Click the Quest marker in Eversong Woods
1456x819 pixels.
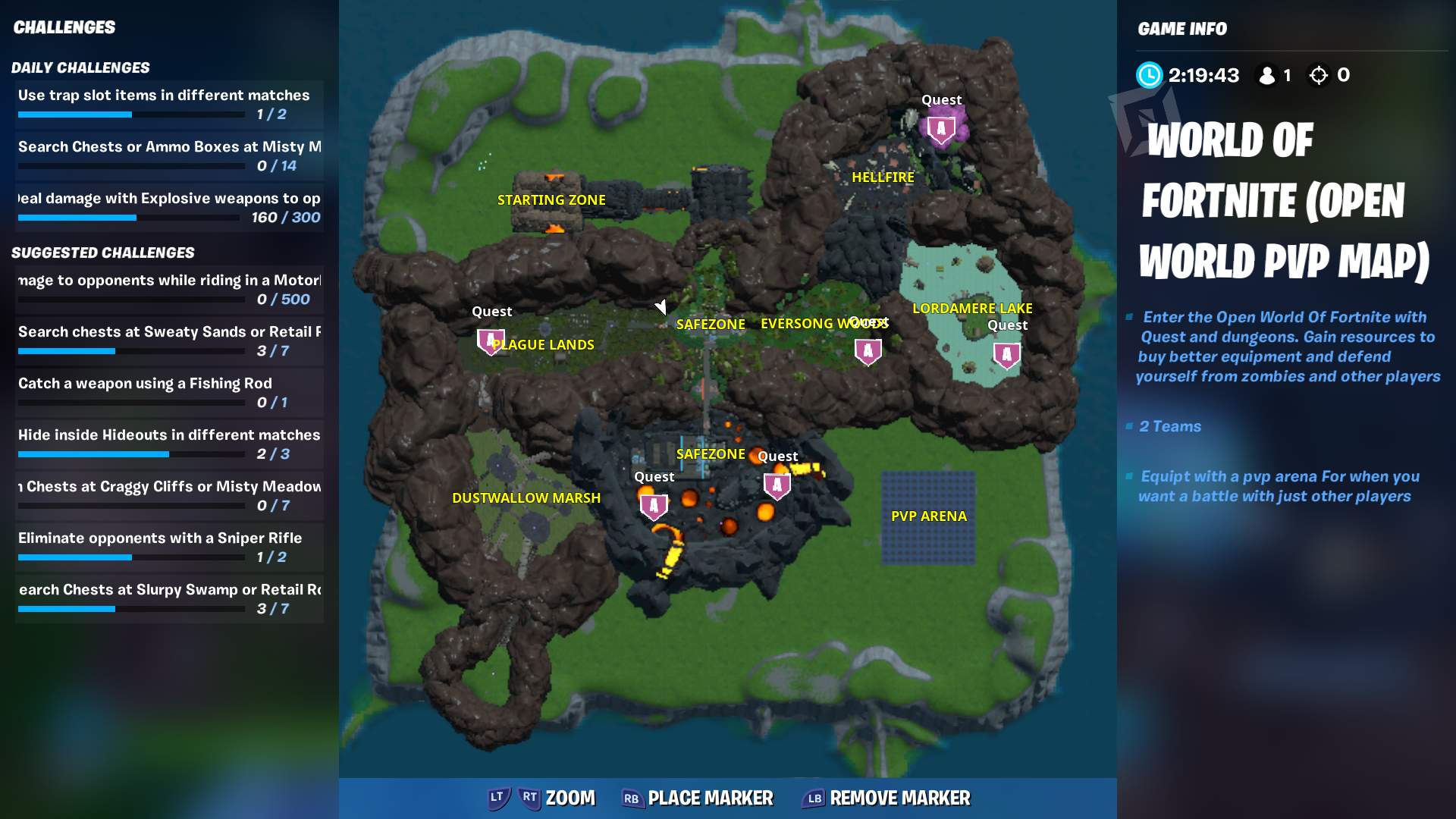pos(868,350)
